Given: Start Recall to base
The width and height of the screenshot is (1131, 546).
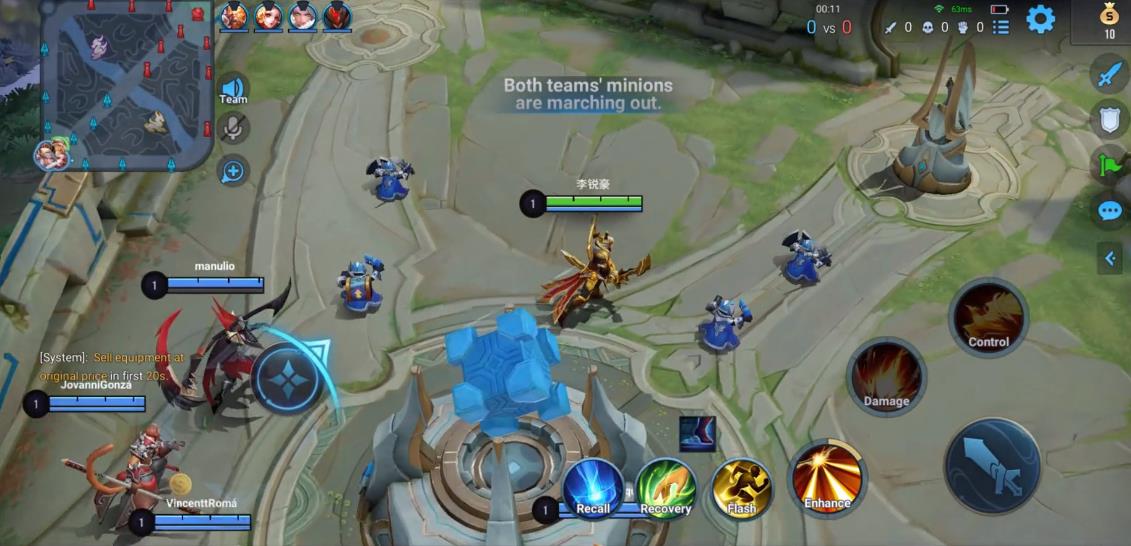Looking at the screenshot, I should pos(593,487).
